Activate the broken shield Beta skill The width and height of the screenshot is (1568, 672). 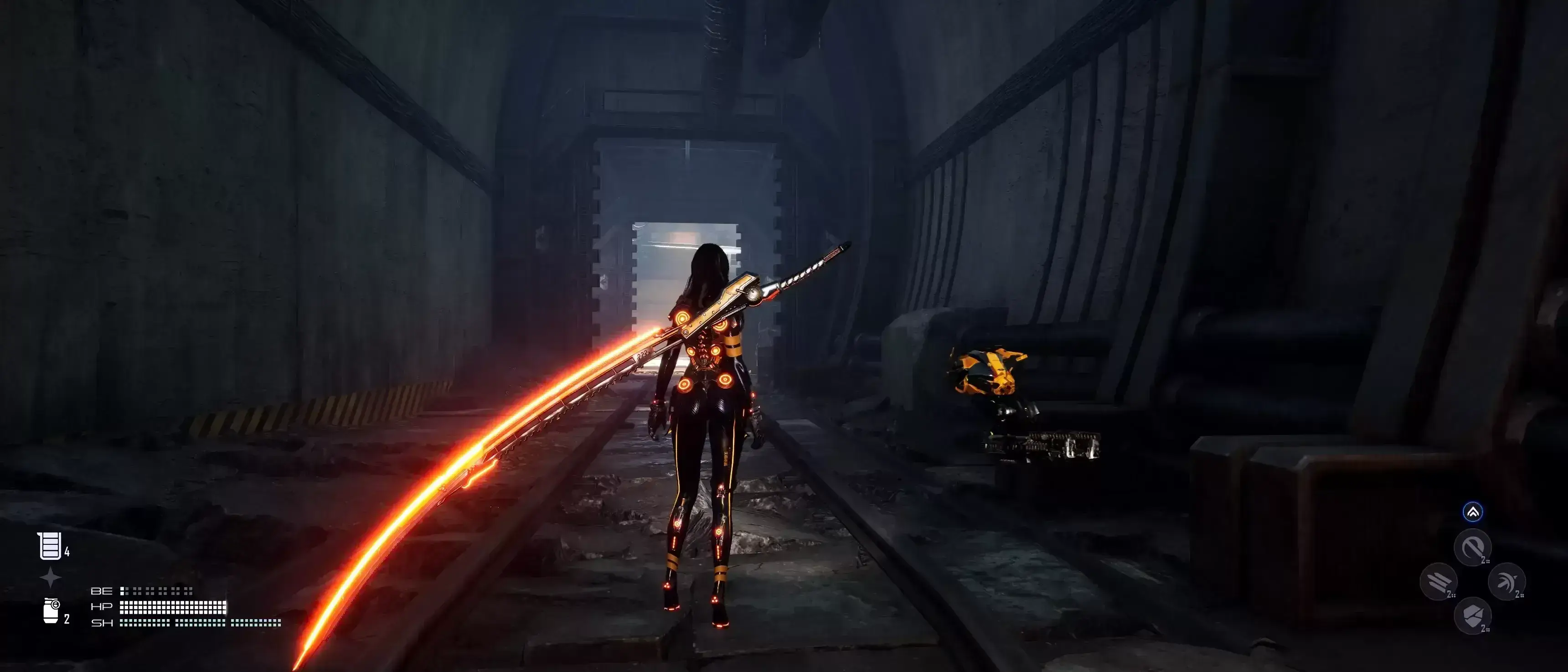pos(1472,615)
